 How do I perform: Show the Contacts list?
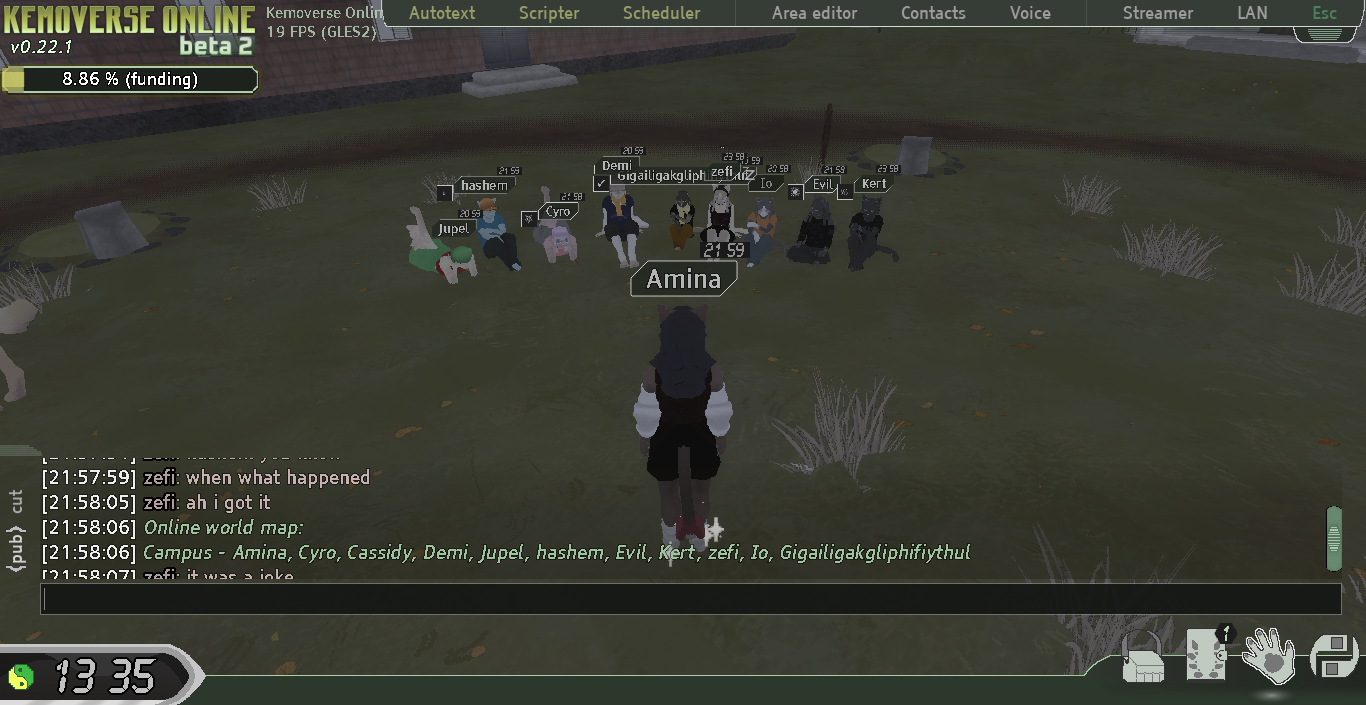(933, 13)
